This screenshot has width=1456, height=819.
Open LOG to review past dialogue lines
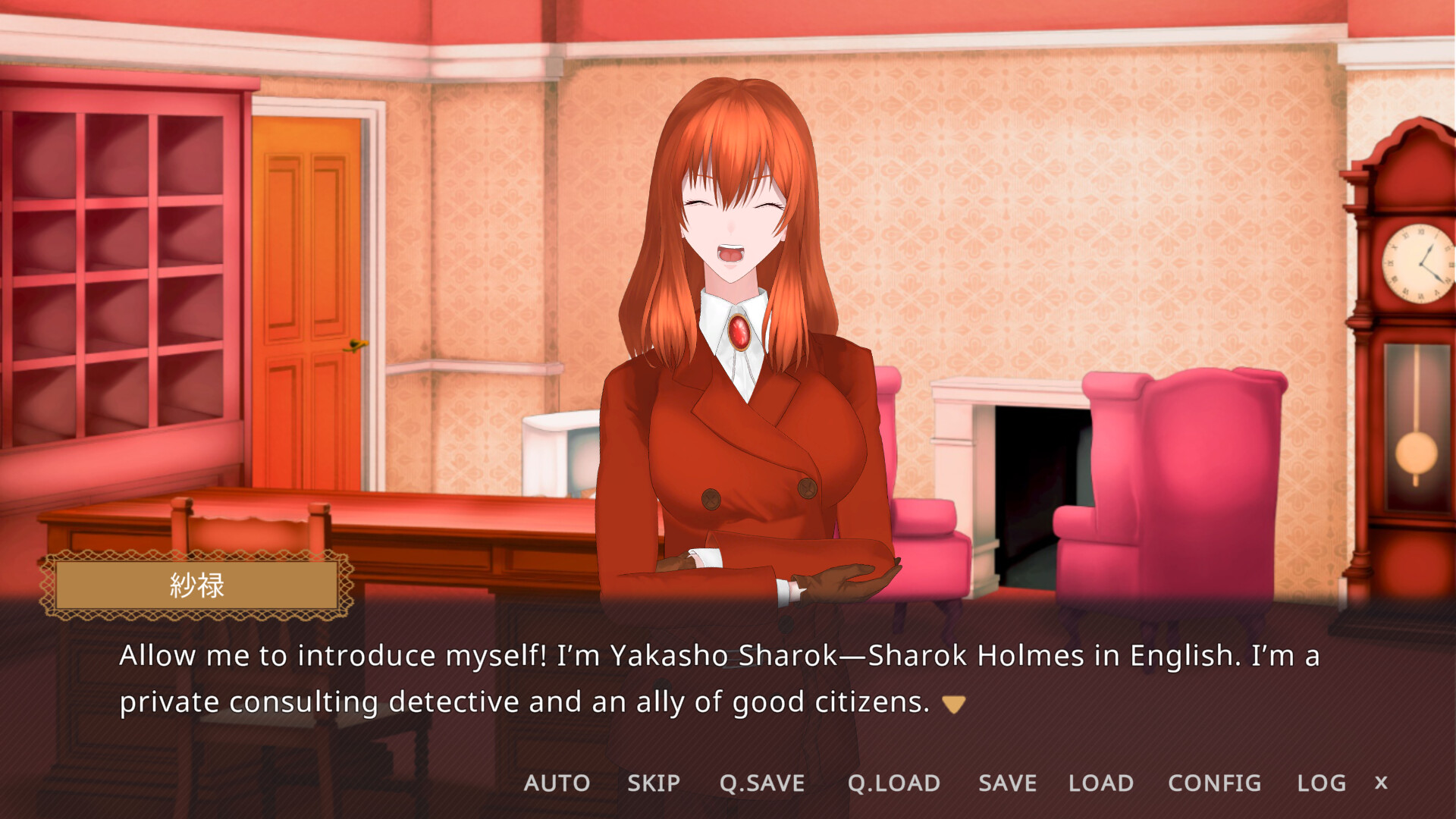(1320, 783)
